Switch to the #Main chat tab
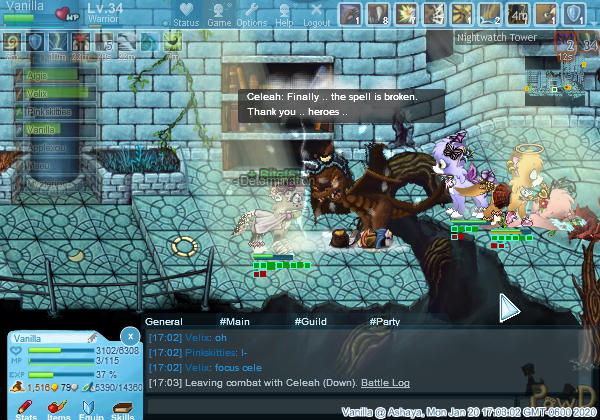Viewport: 600px width, 420px height. pyautogui.click(x=233, y=322)
